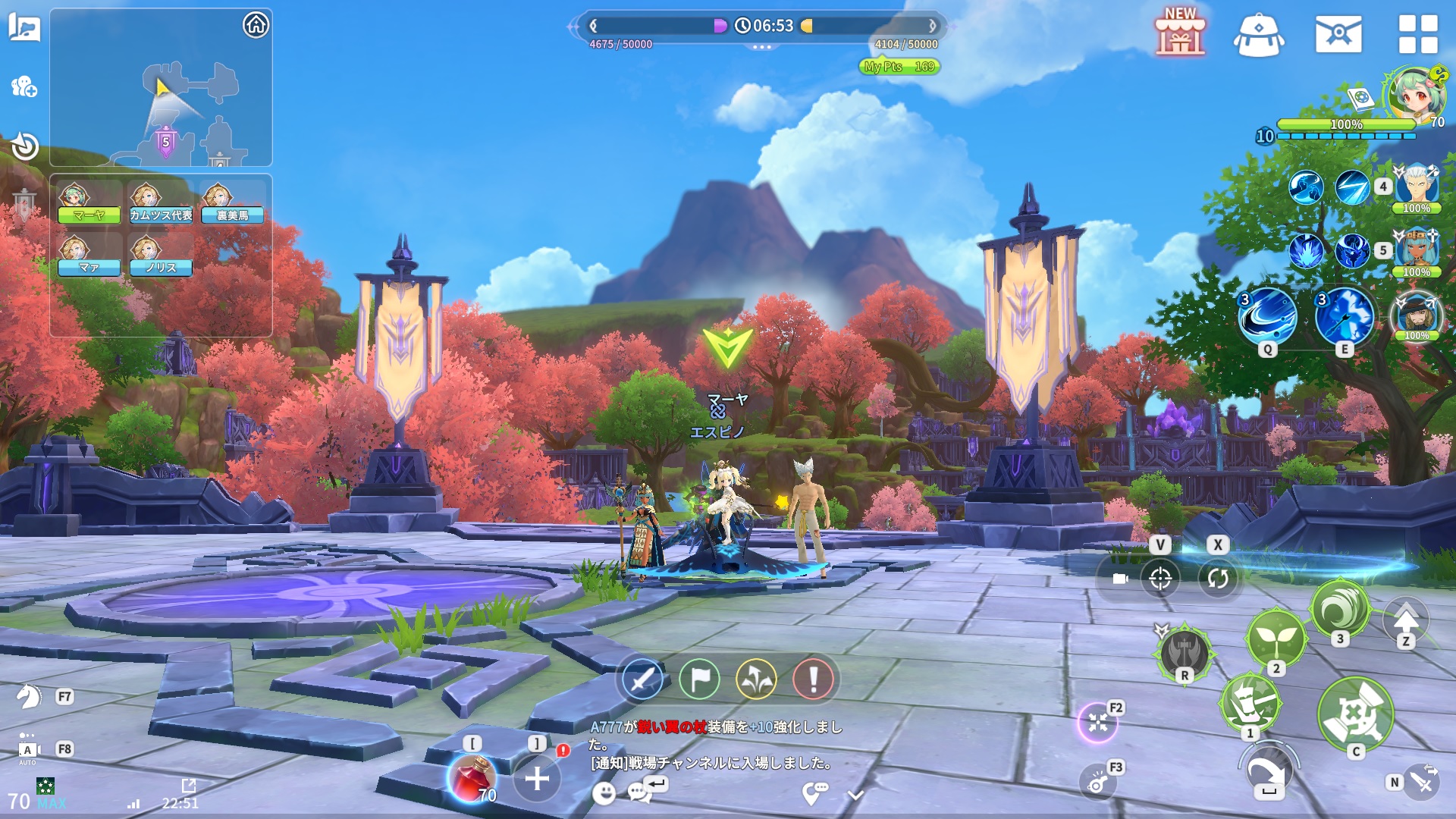Use the red health potion slot
The height and width of the screenshot is (819, 1456).
coord(472,778)
